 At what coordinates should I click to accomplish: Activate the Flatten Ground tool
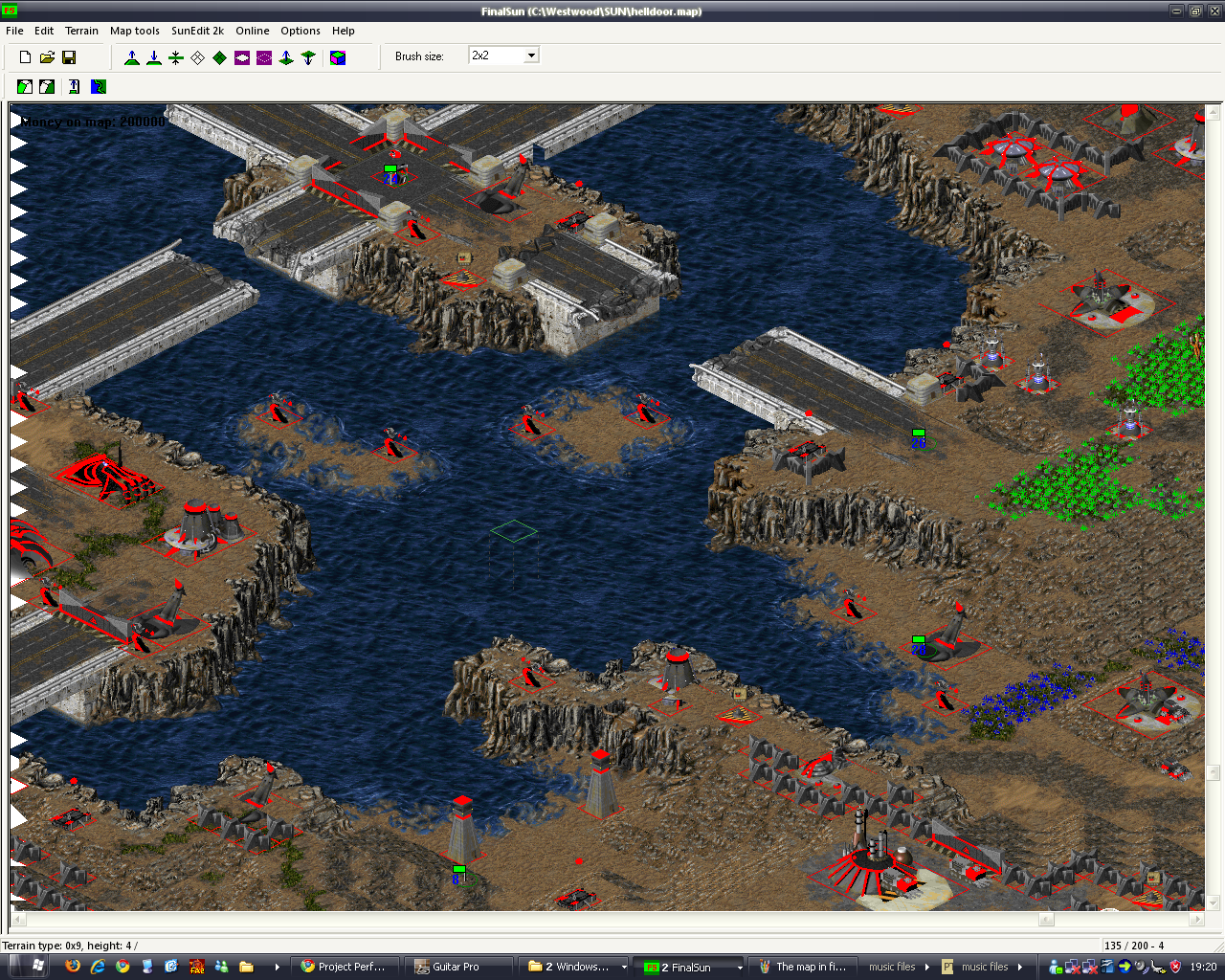click(176, 57)
